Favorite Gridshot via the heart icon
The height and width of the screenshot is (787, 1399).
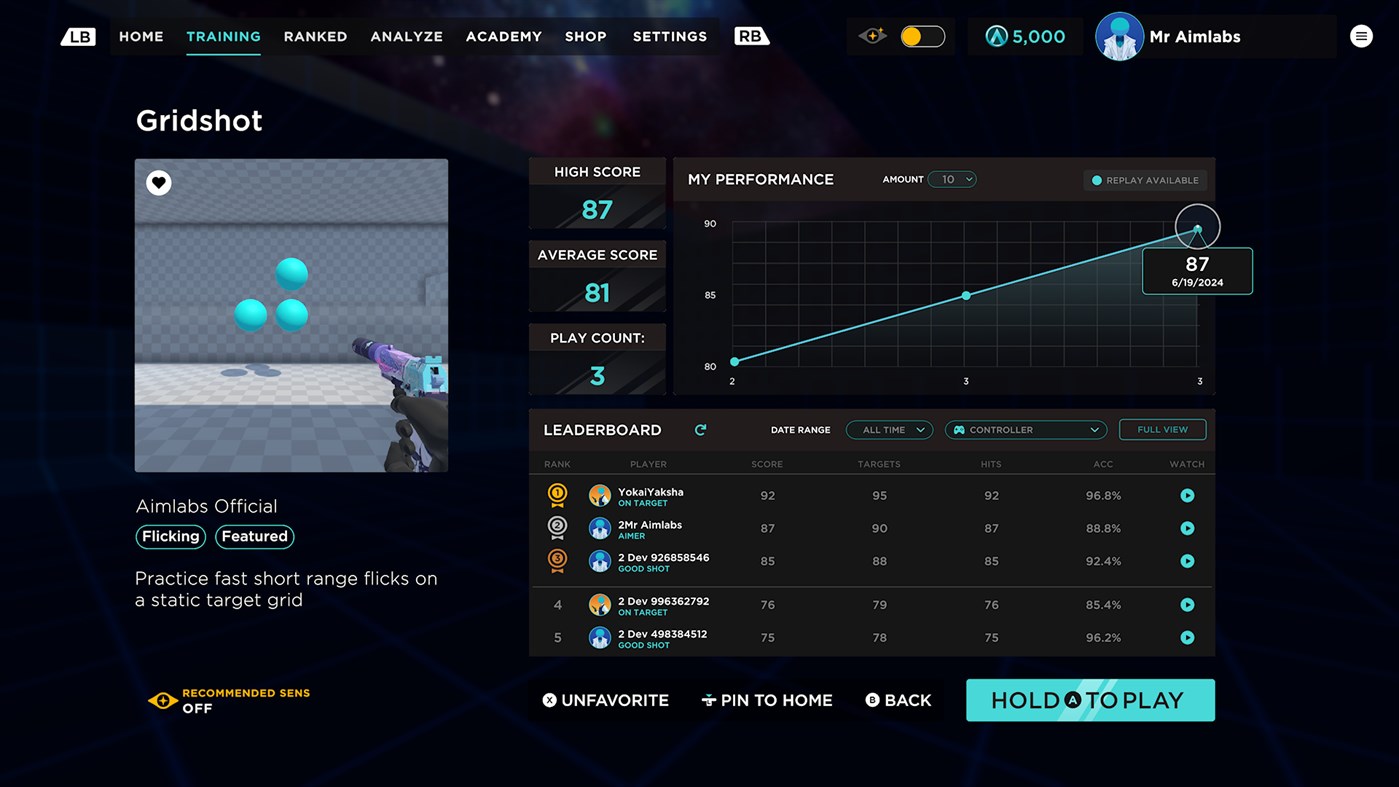click(158, 182)
